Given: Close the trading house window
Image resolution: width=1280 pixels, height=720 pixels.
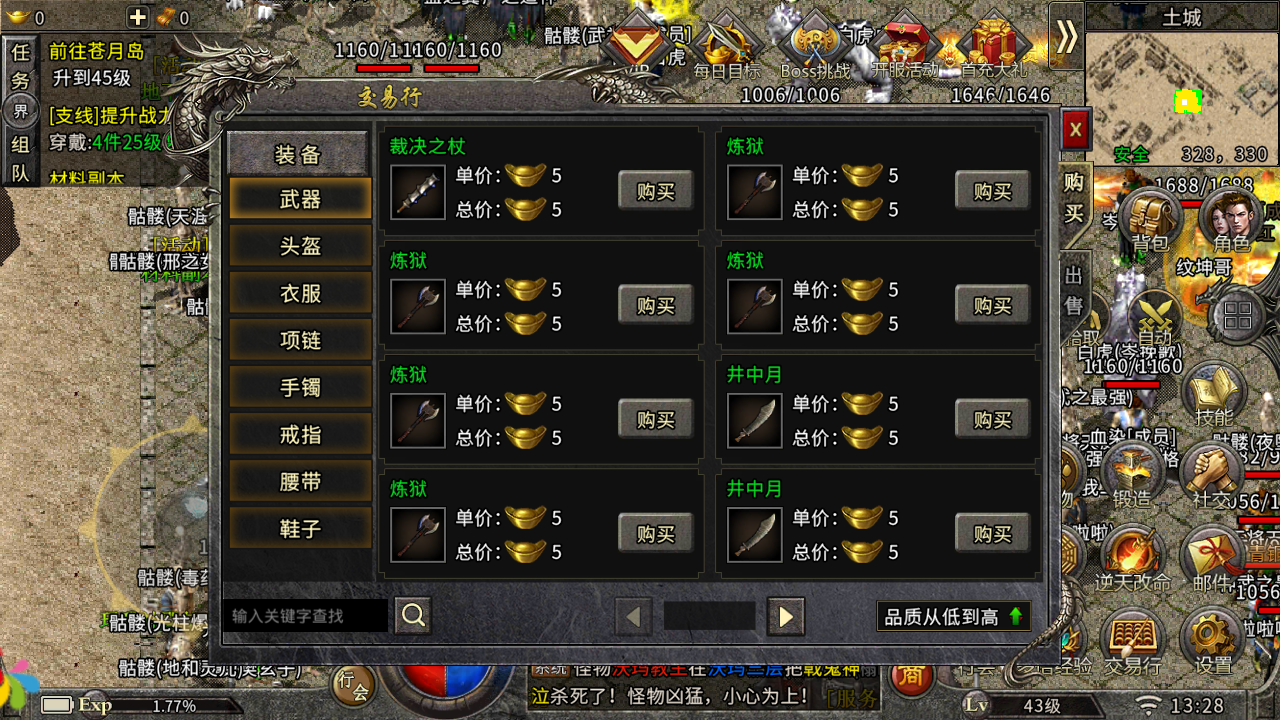Looking at the screenshot, I should 1075,129.
